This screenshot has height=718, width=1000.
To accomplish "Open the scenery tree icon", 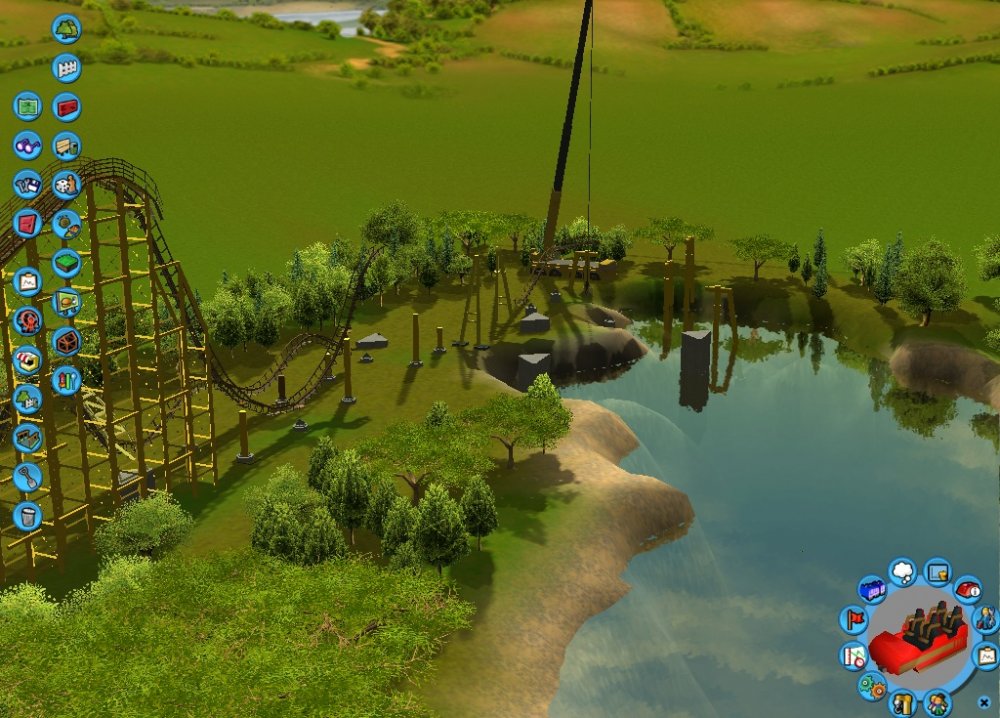I will 66,29.
